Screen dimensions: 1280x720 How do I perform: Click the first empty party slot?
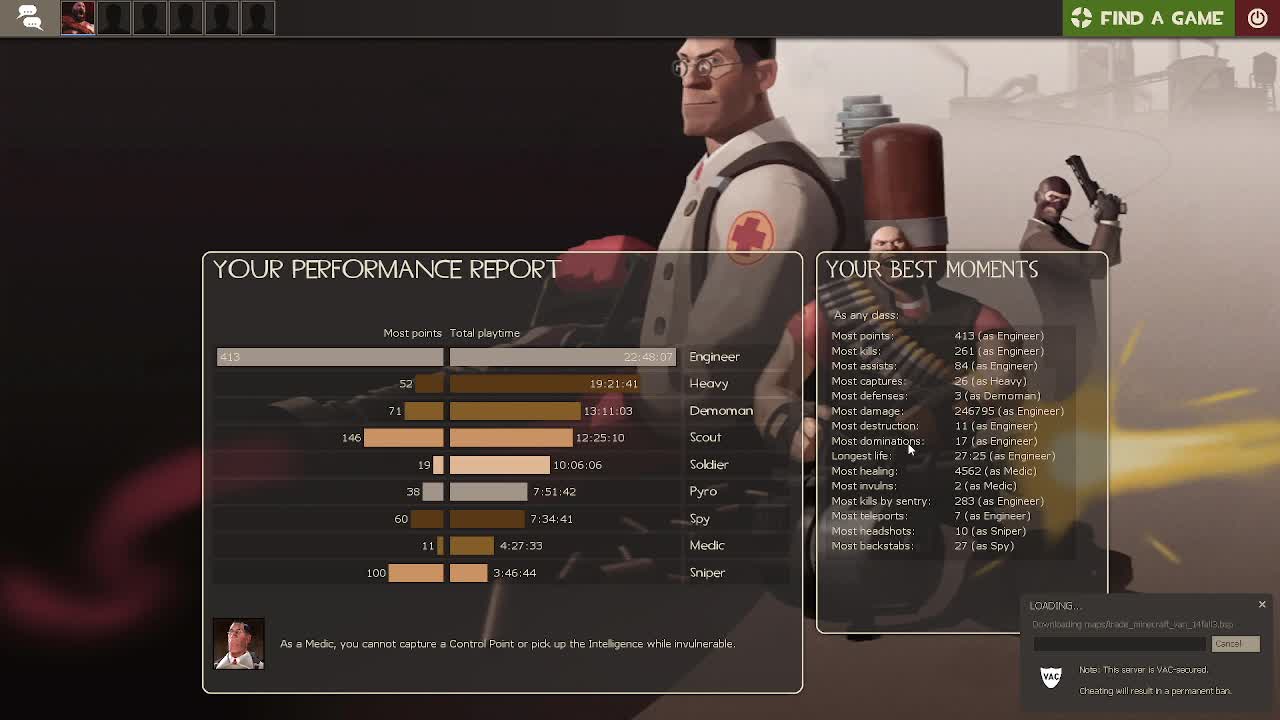click(114, 17)
